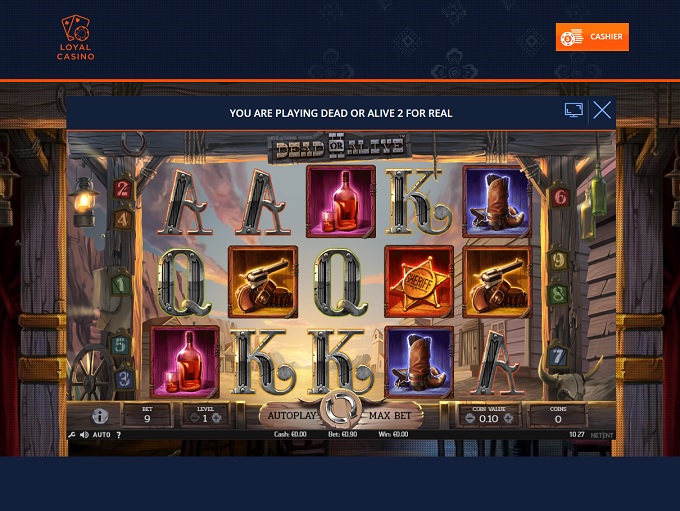This screenshot has width=680, height=511.
Task: Close the Dead or Alive 2 game window
Action: pyautogui.click(x=602, y=111)
